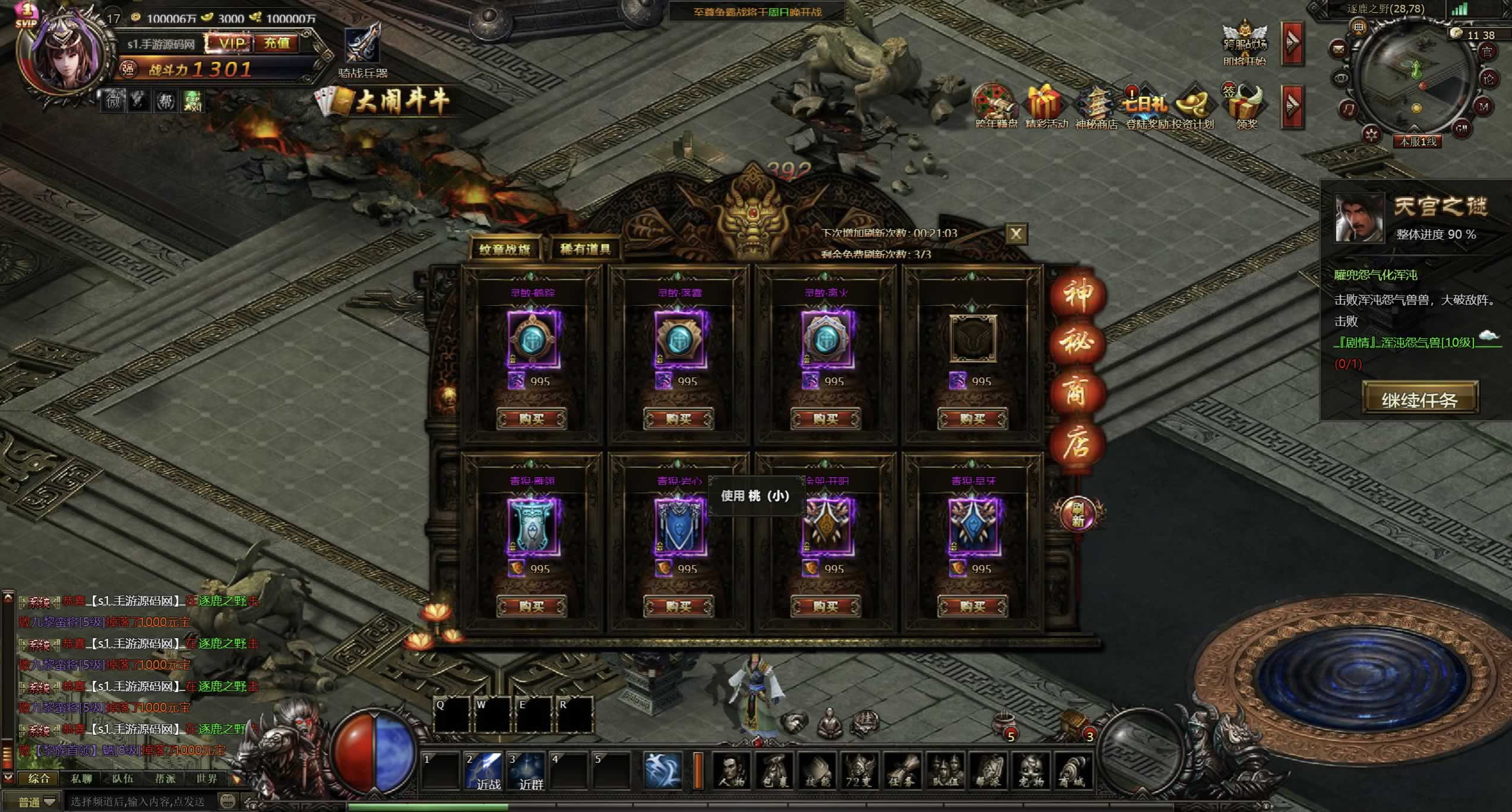Open the mail envelope beside the minimap
The width and height of the screenshot is (1512, 812).
(1339, 47)
